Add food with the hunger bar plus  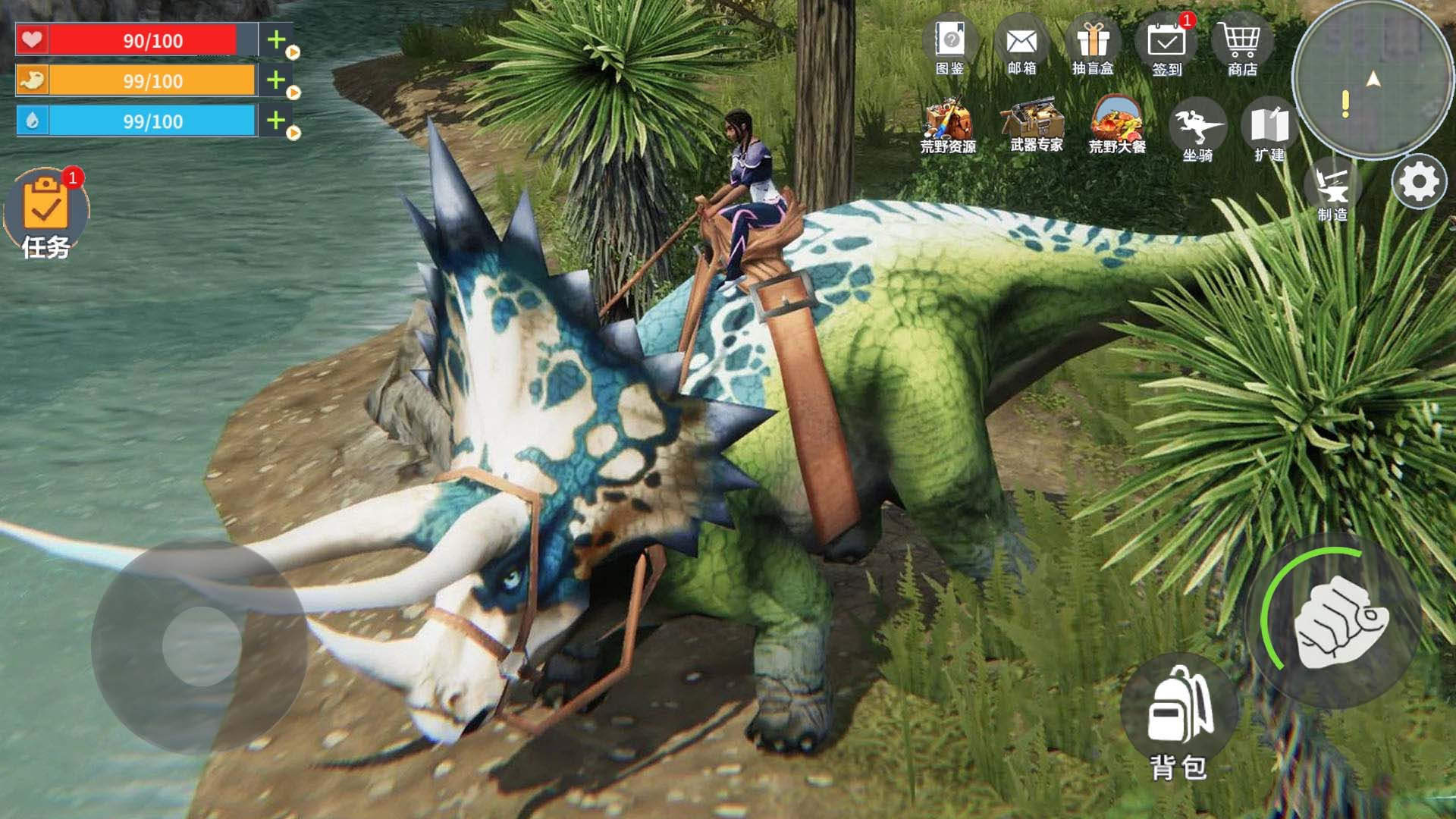click(277, 80)
